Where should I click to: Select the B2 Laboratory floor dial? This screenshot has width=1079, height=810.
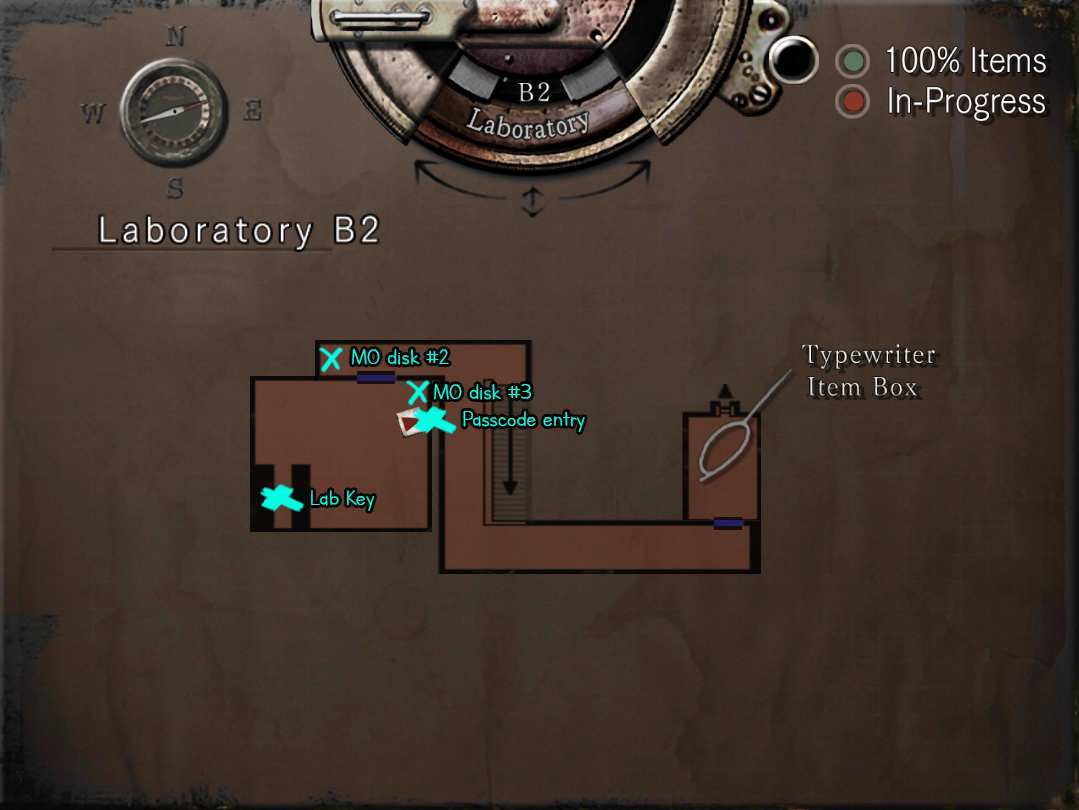[532, 110]
